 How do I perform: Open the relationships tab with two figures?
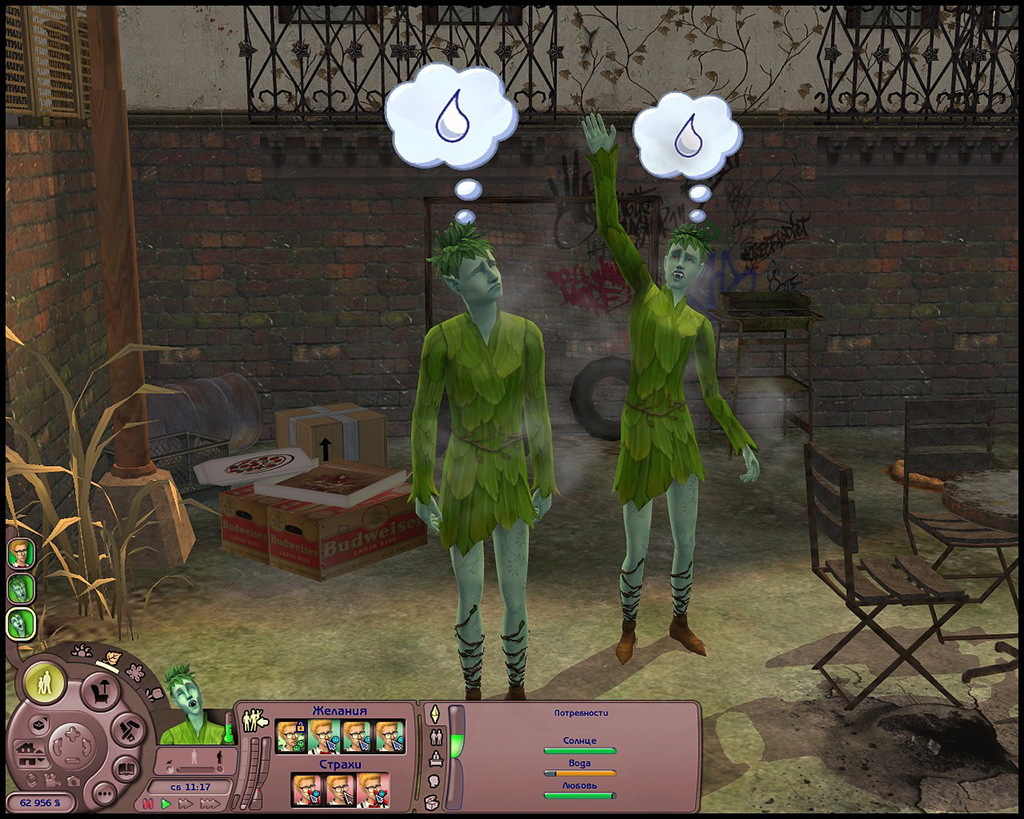click(434, 737)
